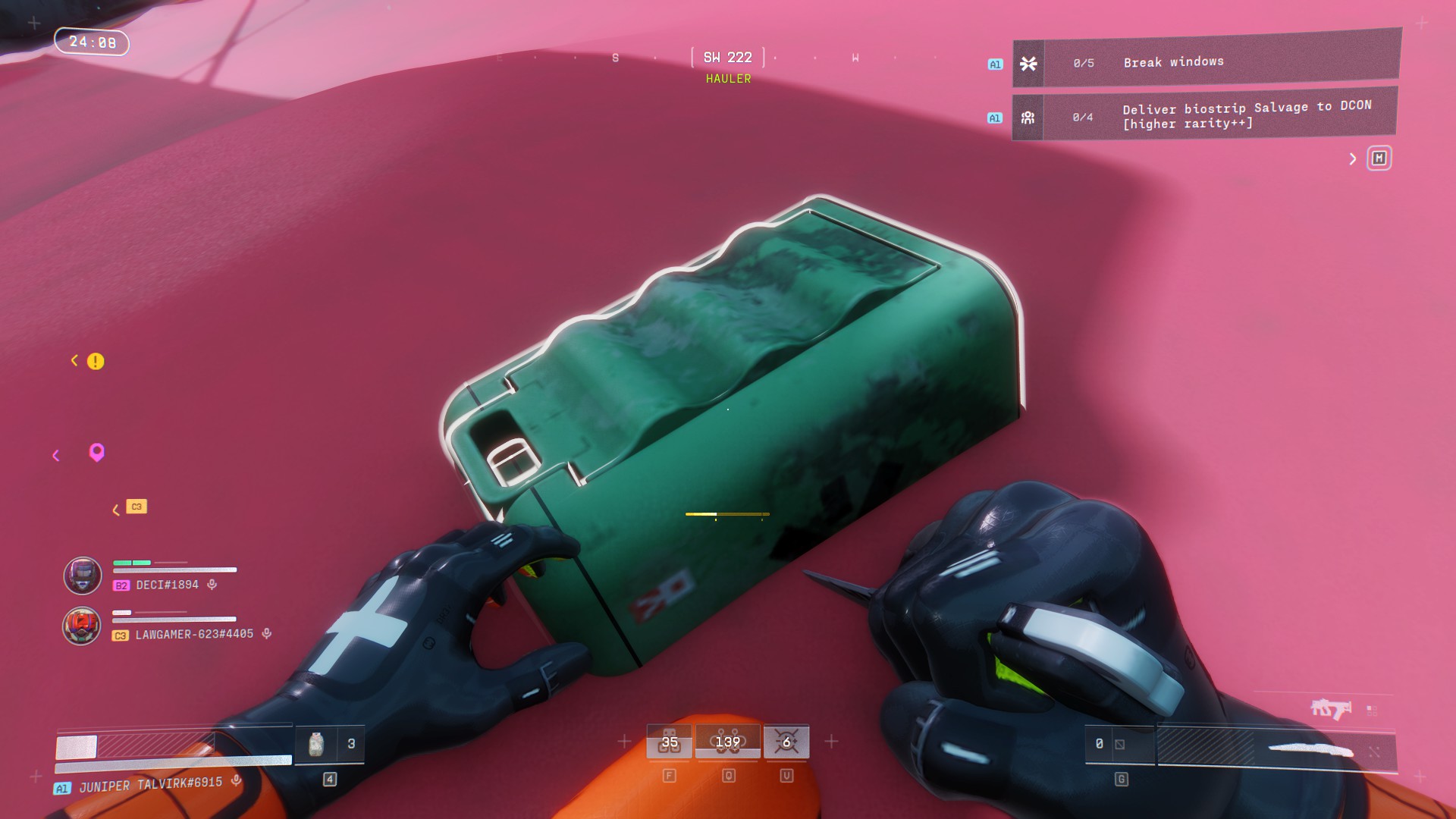The image size is (1456, 819).
Task: Click the orange C3 teammate marker
Action: coord(136,507)
